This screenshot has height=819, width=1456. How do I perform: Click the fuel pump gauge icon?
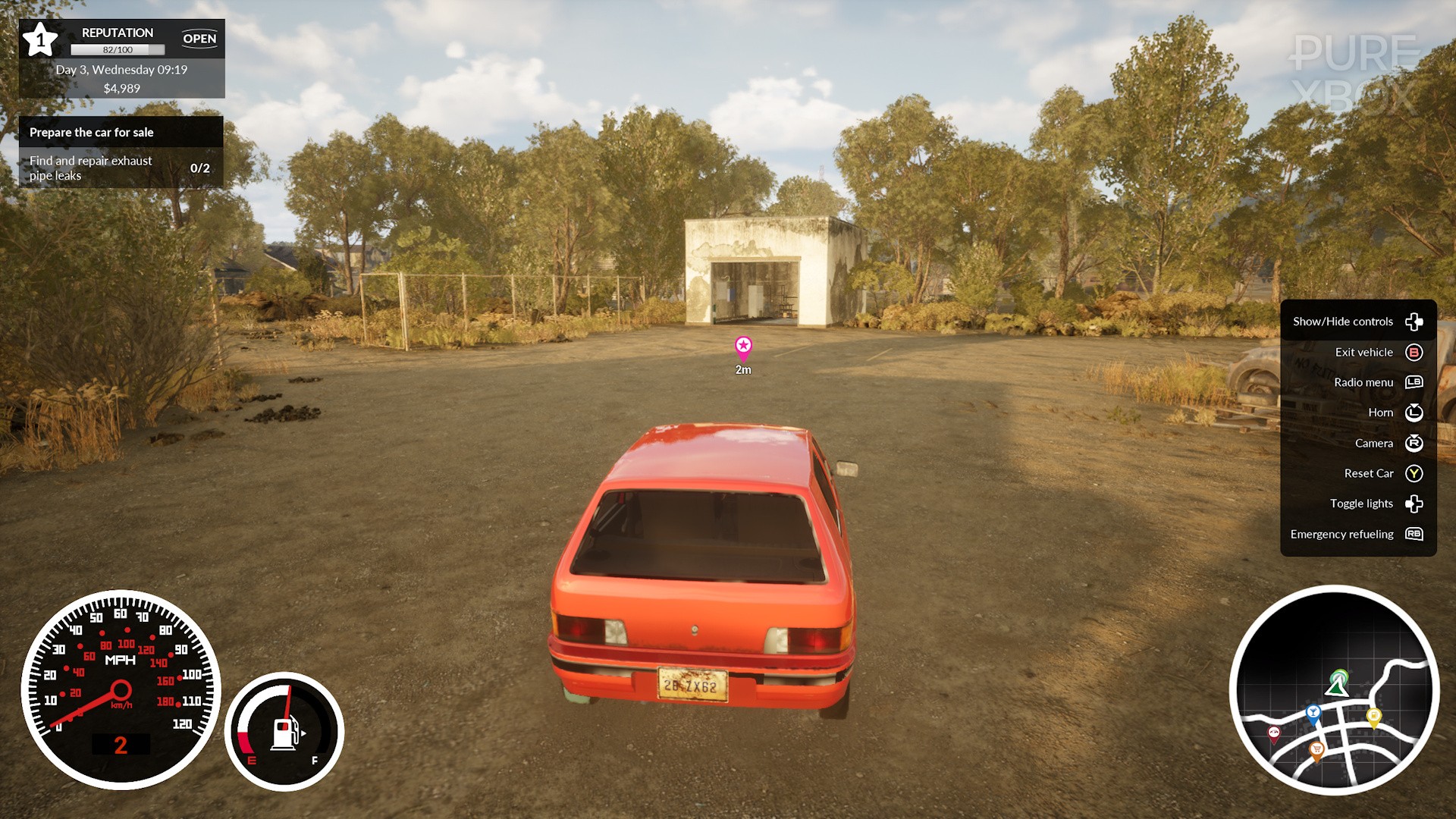click(284, 733)
